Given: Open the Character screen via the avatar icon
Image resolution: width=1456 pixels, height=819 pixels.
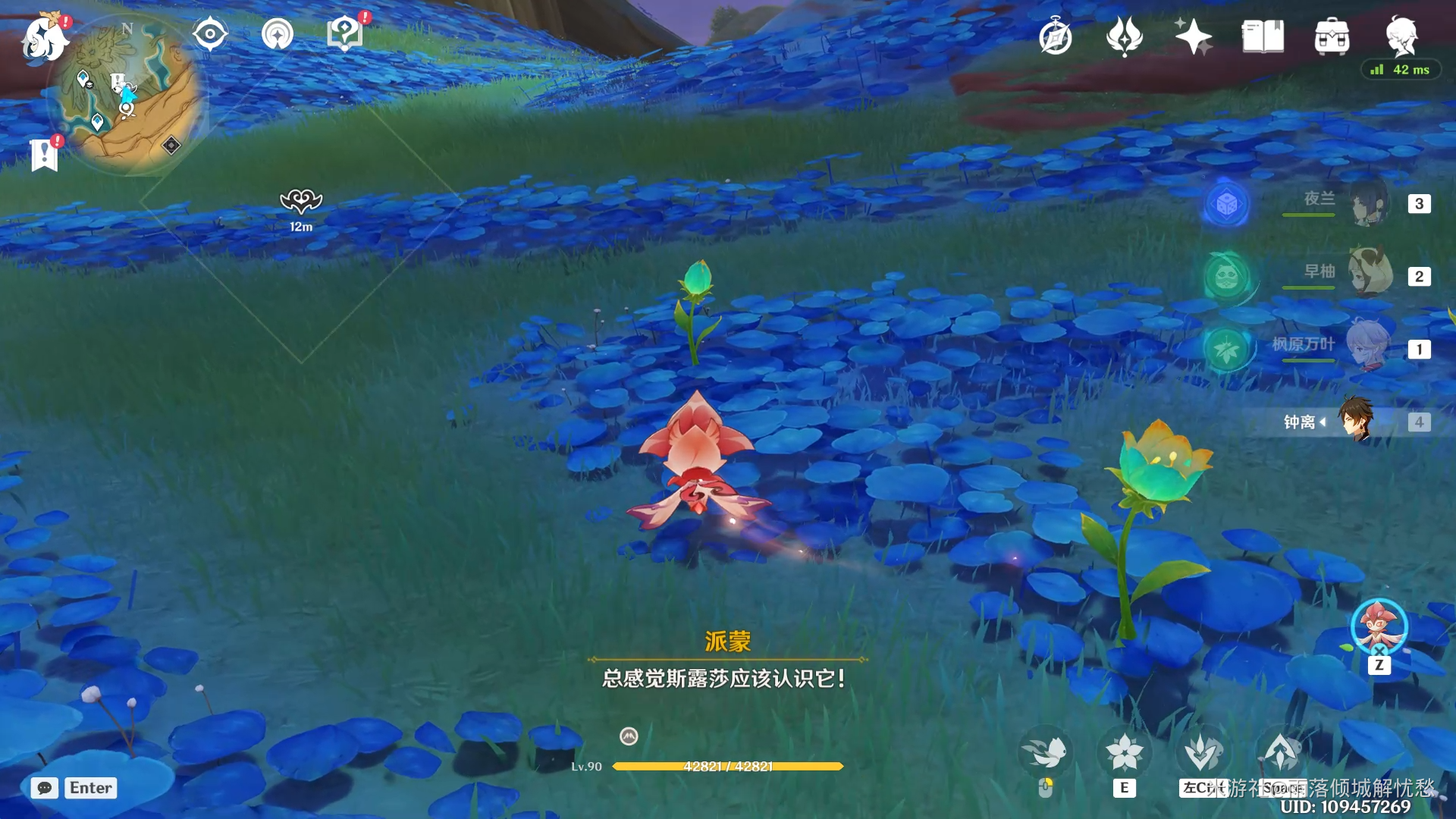Looking at the screenshot, I should click(1402, 36).
